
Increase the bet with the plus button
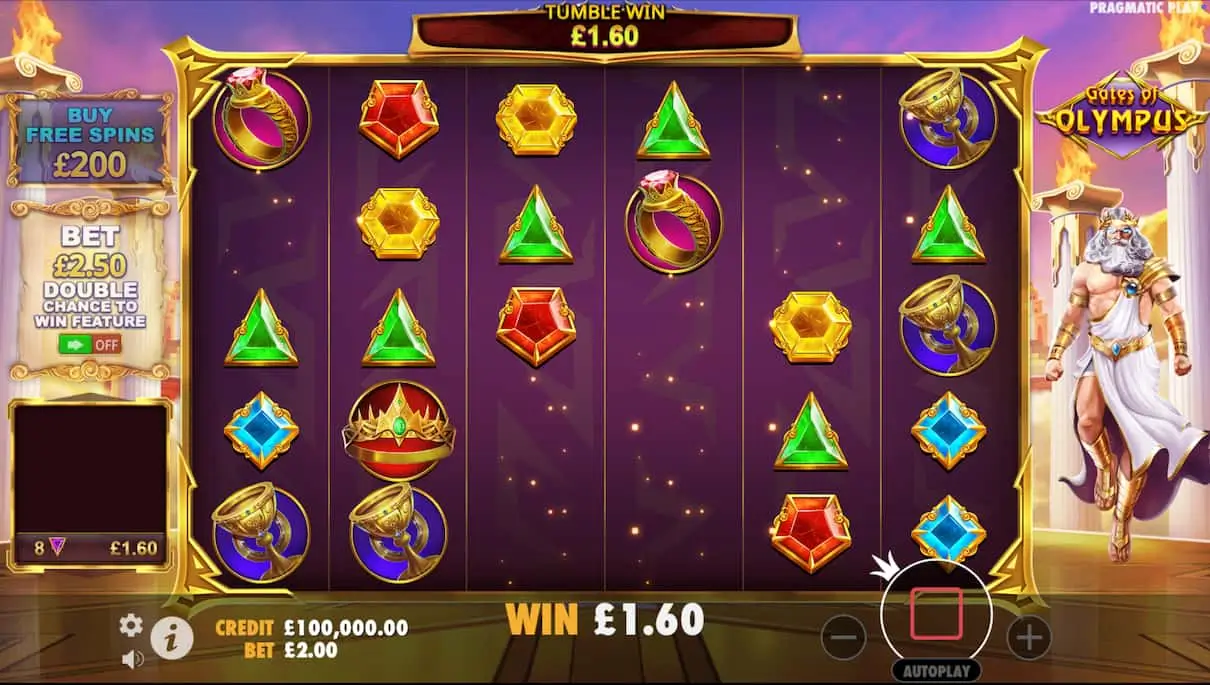click(1028, 636)
